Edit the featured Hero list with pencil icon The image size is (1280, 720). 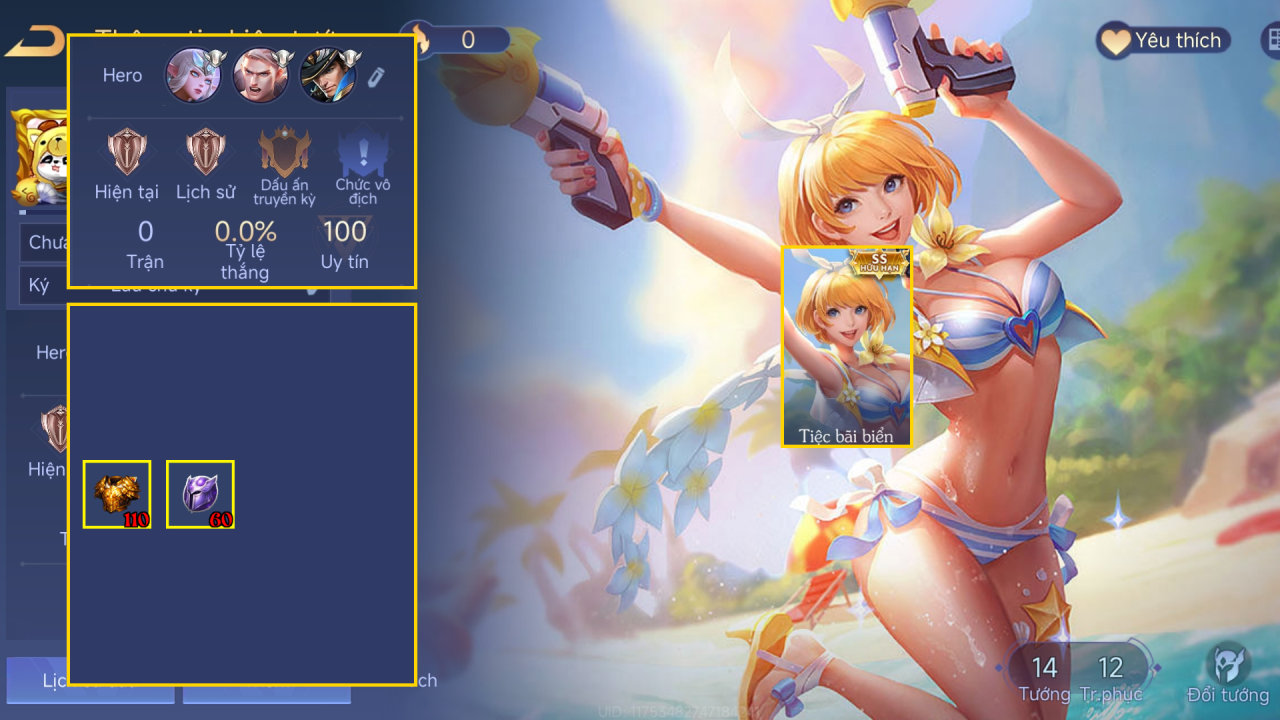(x=375, y=77)
